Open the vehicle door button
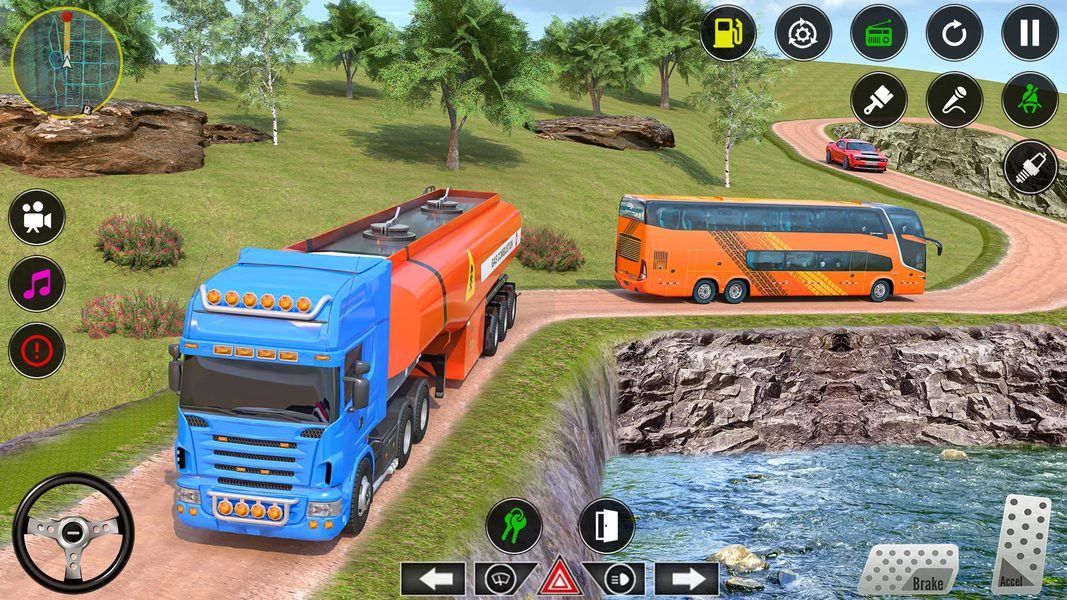This screenshot has width=1067, height=600. (x=606, y=526)
